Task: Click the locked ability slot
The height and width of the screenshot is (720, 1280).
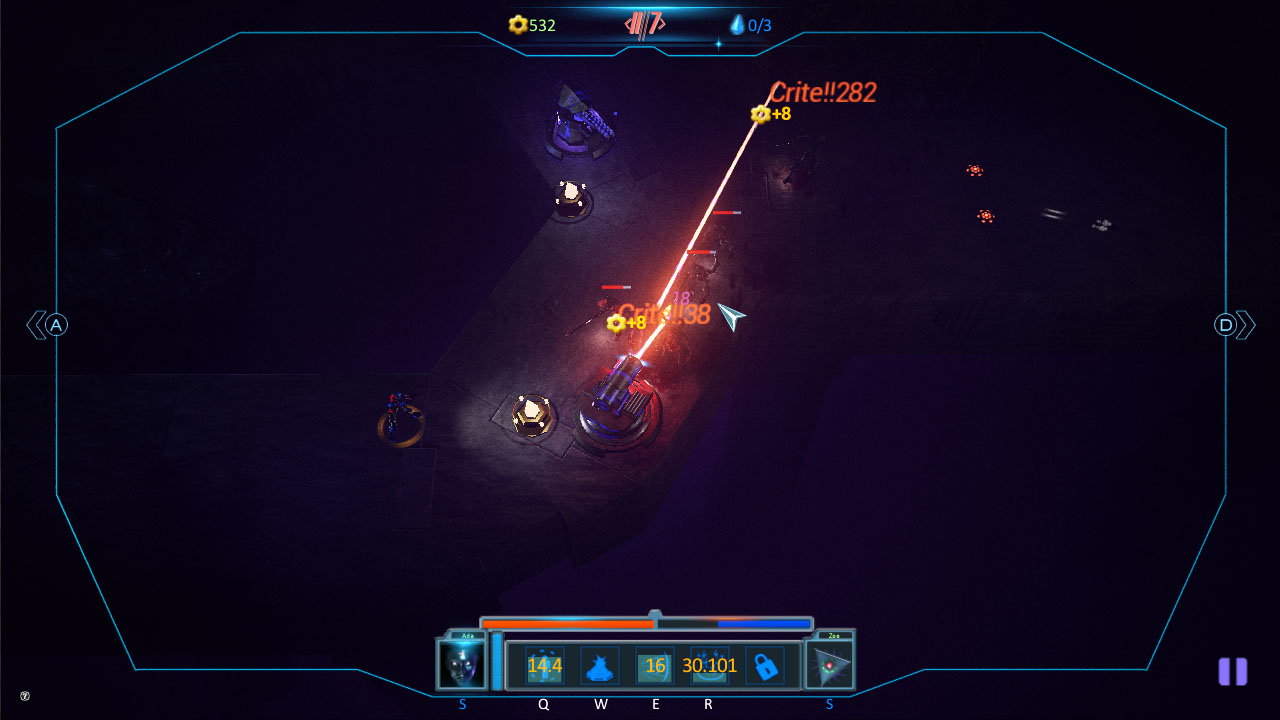Action: 766,663
